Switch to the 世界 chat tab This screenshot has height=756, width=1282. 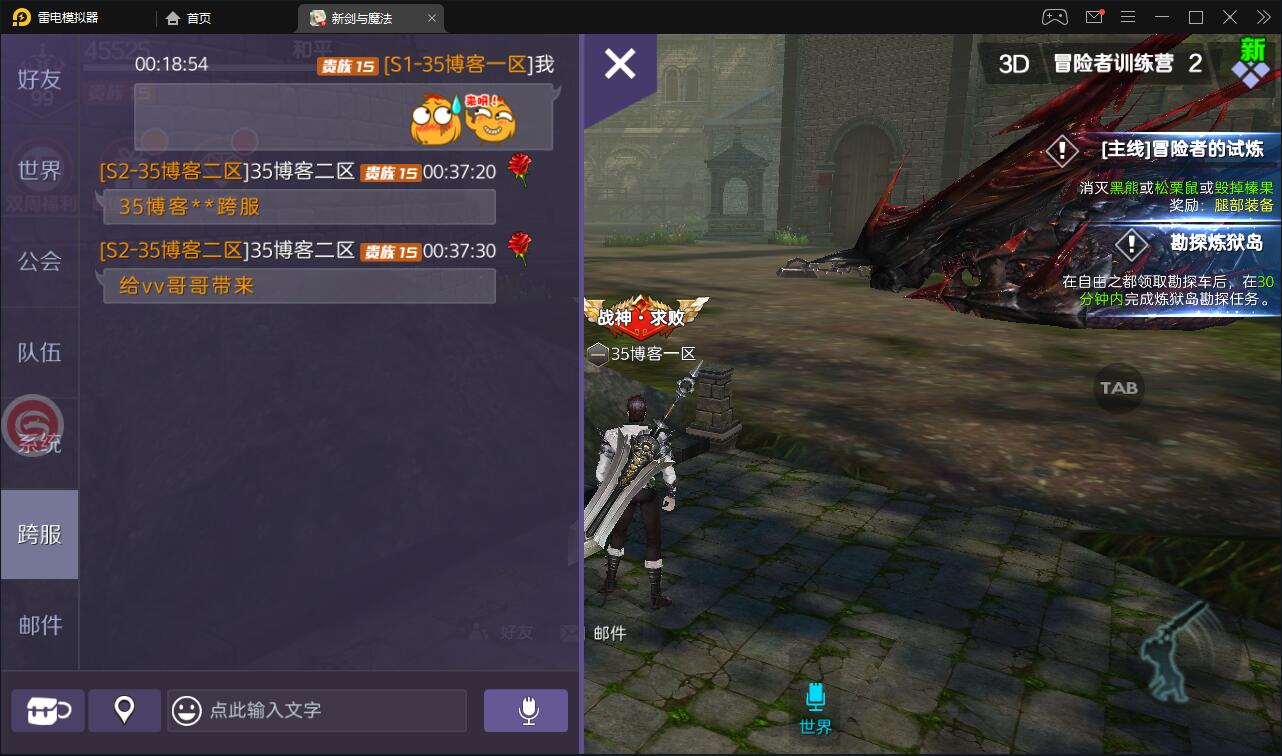point(39,169)
